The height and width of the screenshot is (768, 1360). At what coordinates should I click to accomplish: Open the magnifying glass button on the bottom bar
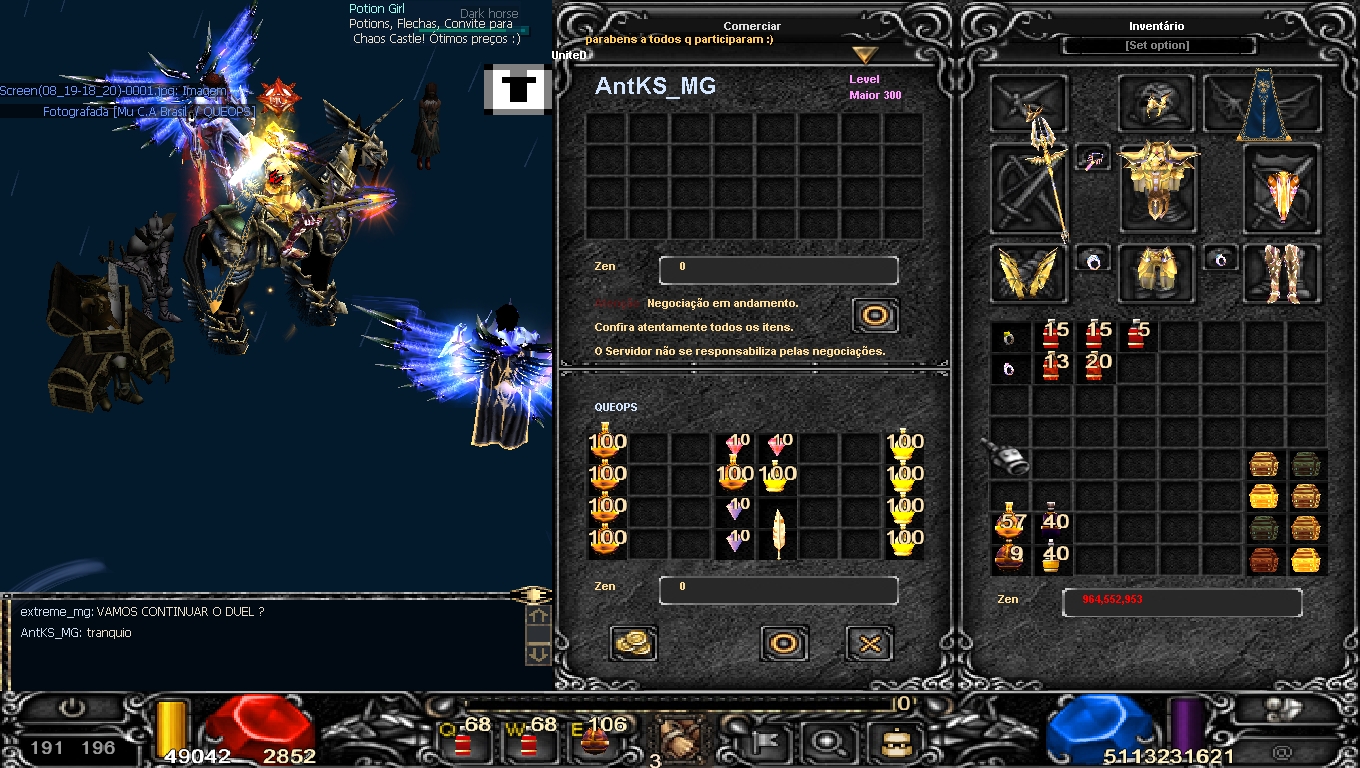[x=827, y=742]
